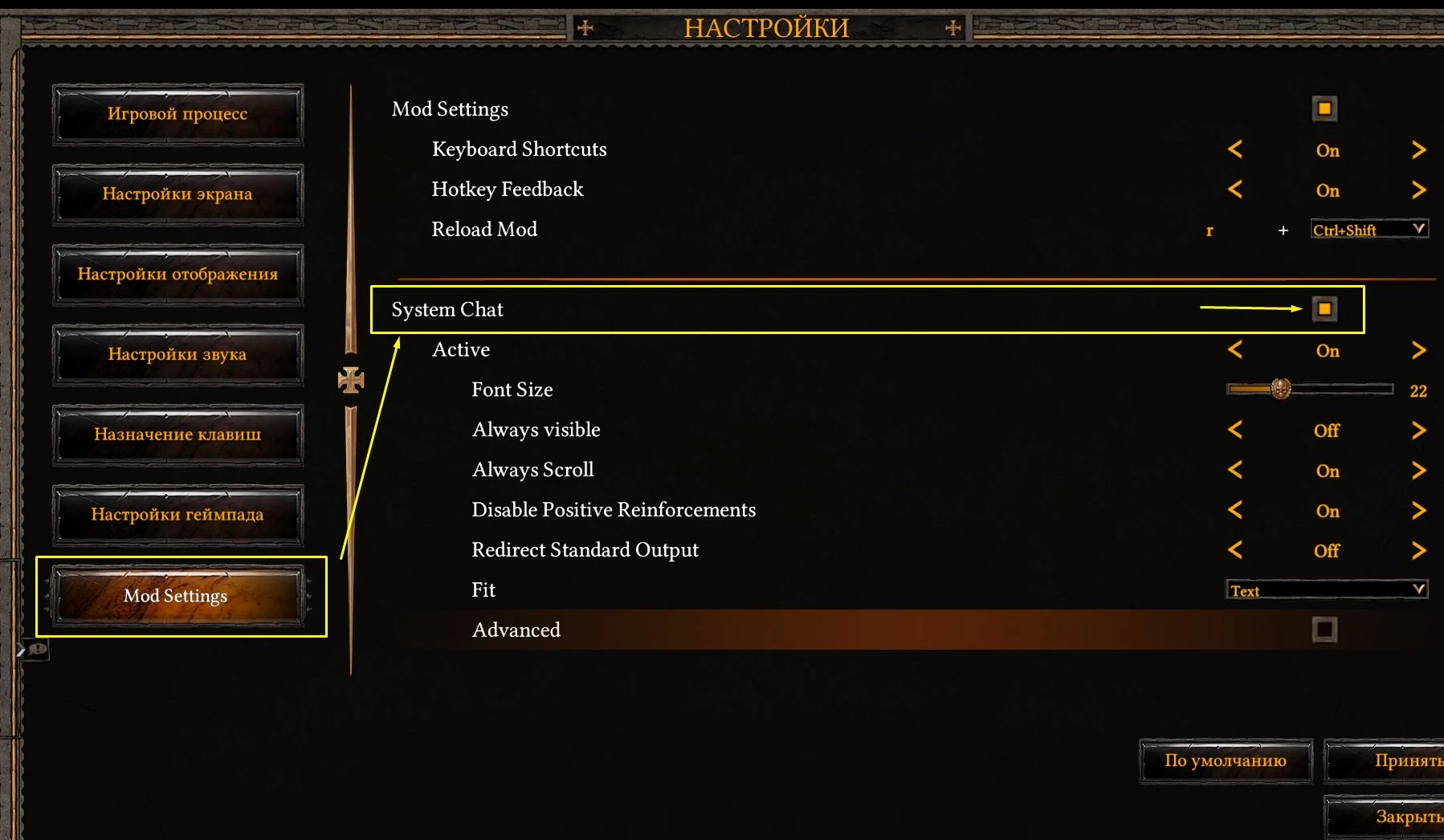Enable Always visible option
Viewport: 1444px width, 840px height.
pos(1418,430)
